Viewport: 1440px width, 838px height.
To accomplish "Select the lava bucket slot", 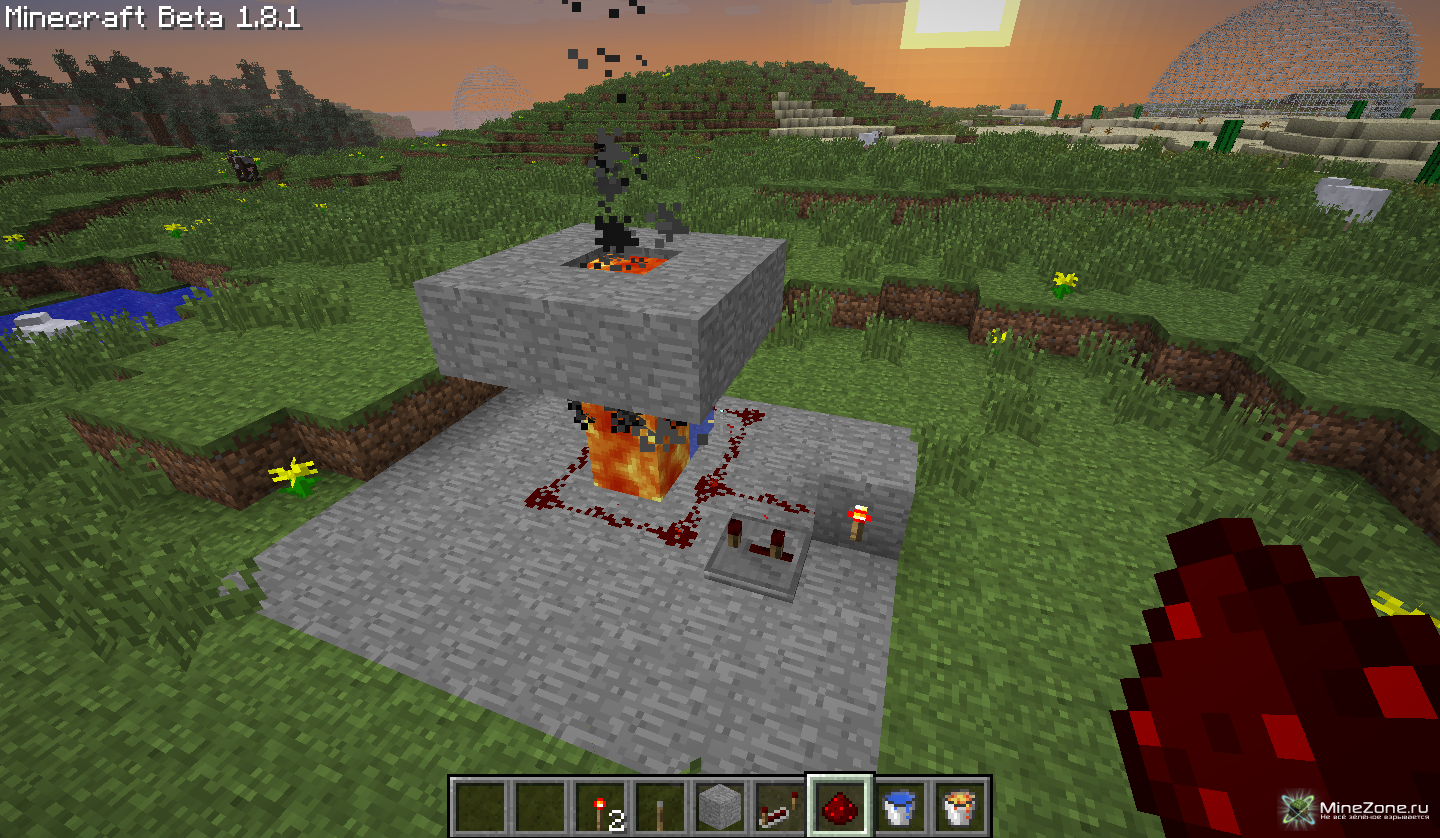I will pyautogui.click(x=960, y=806).
